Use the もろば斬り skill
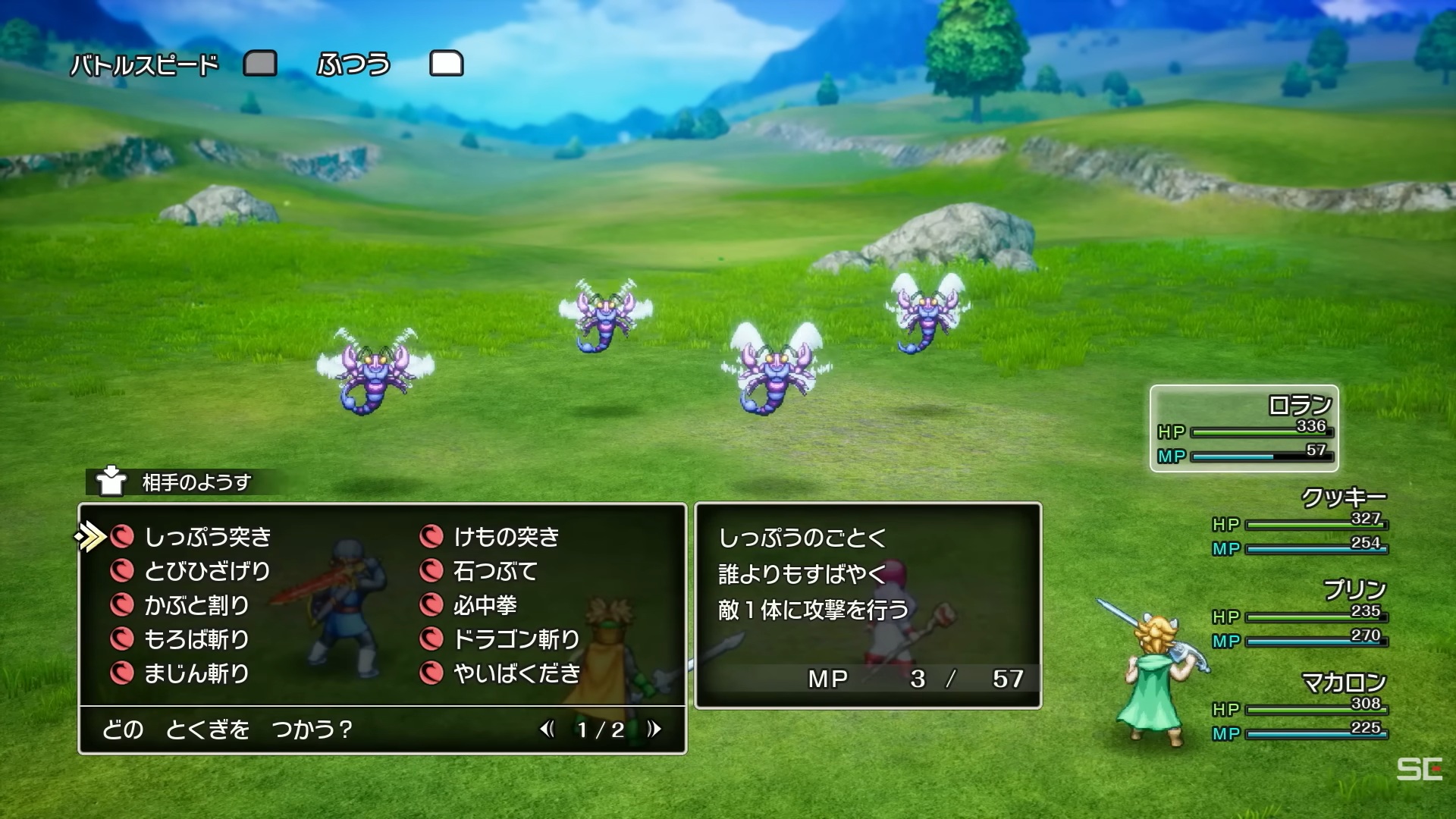Viewport: 1456px width, 819px height. 196,639
